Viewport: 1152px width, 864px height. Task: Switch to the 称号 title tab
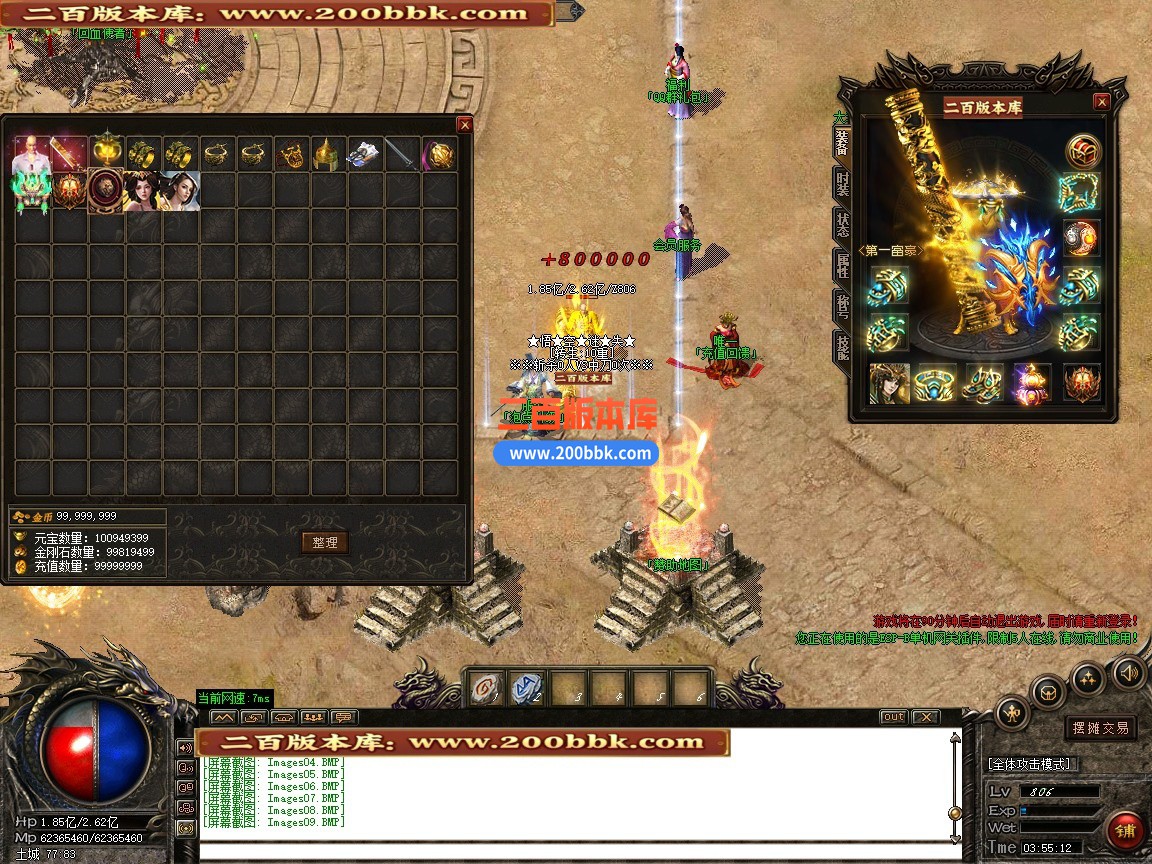[x=842, y=308]
